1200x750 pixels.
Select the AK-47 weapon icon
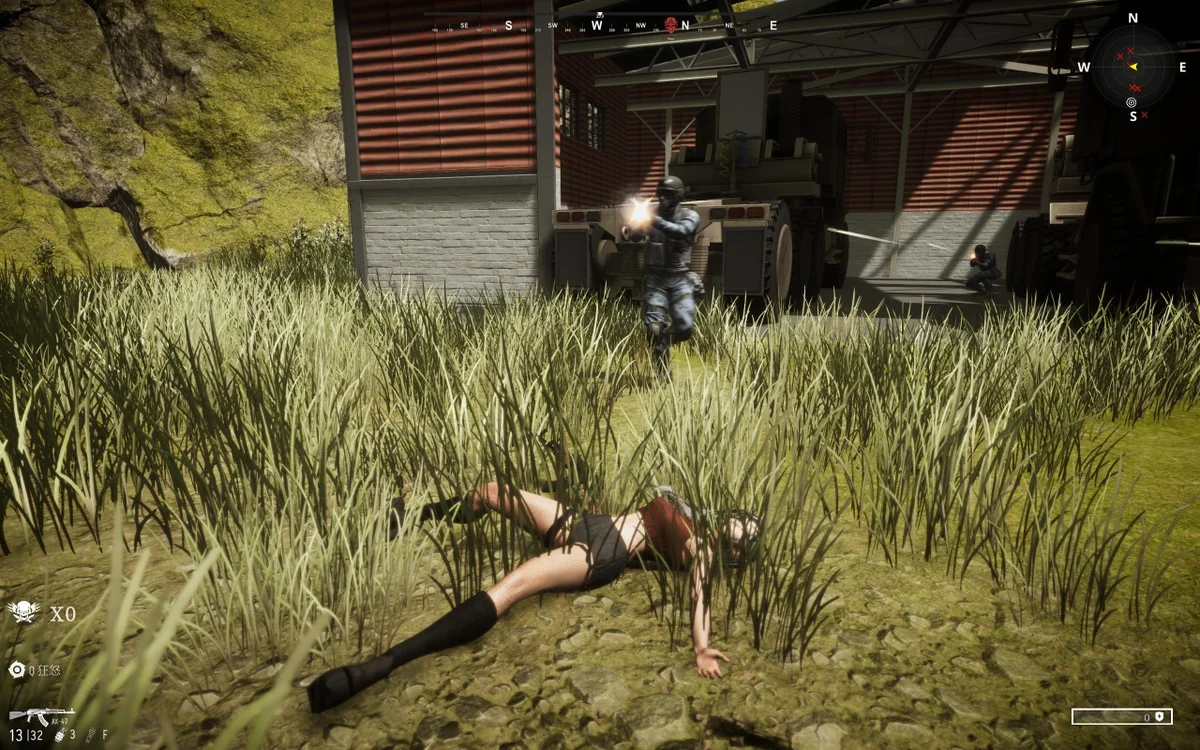[41, 715]
